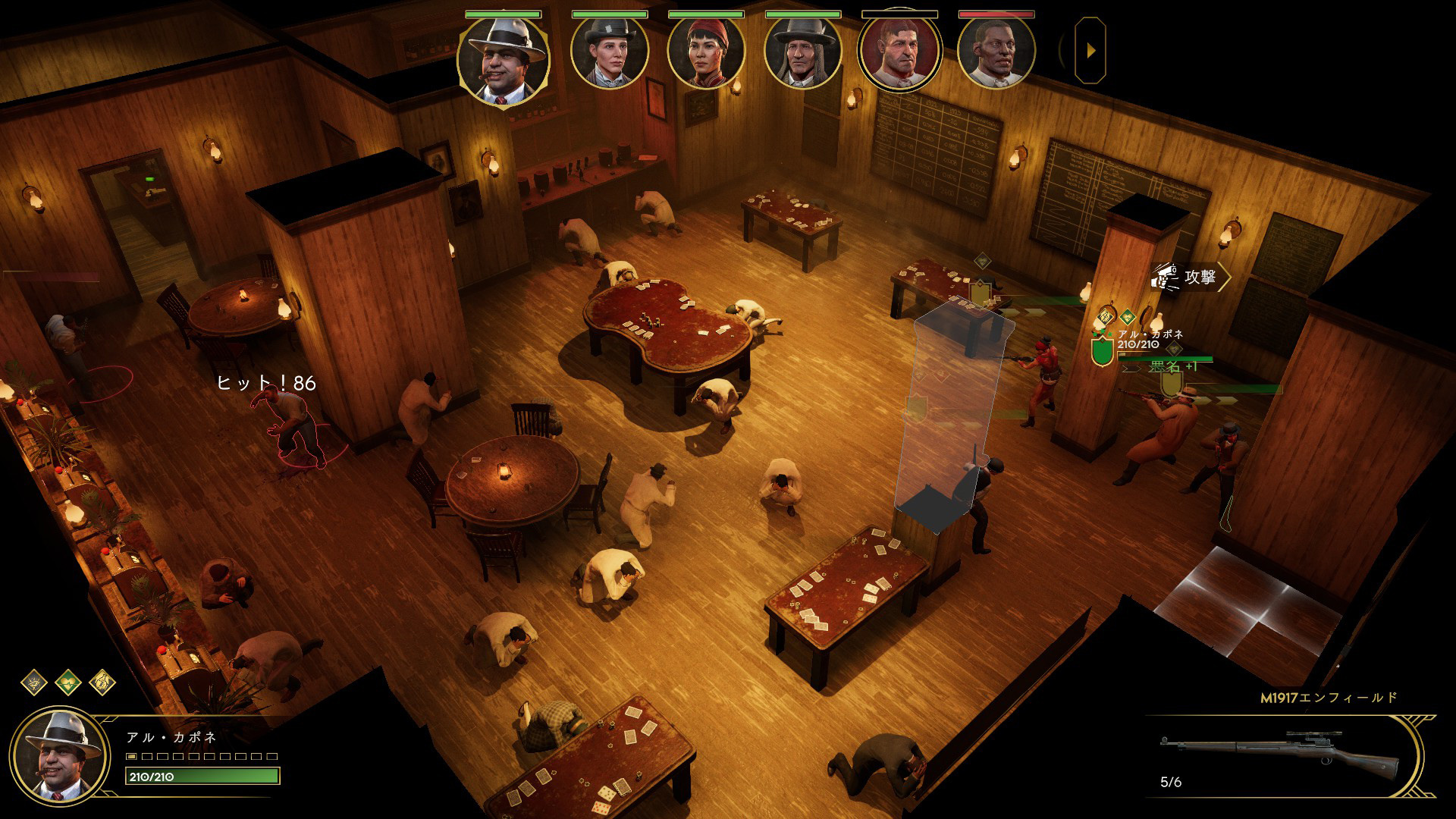Advance the turn order with the arrow button
1456x819 pixels.
pos(1090,51)
